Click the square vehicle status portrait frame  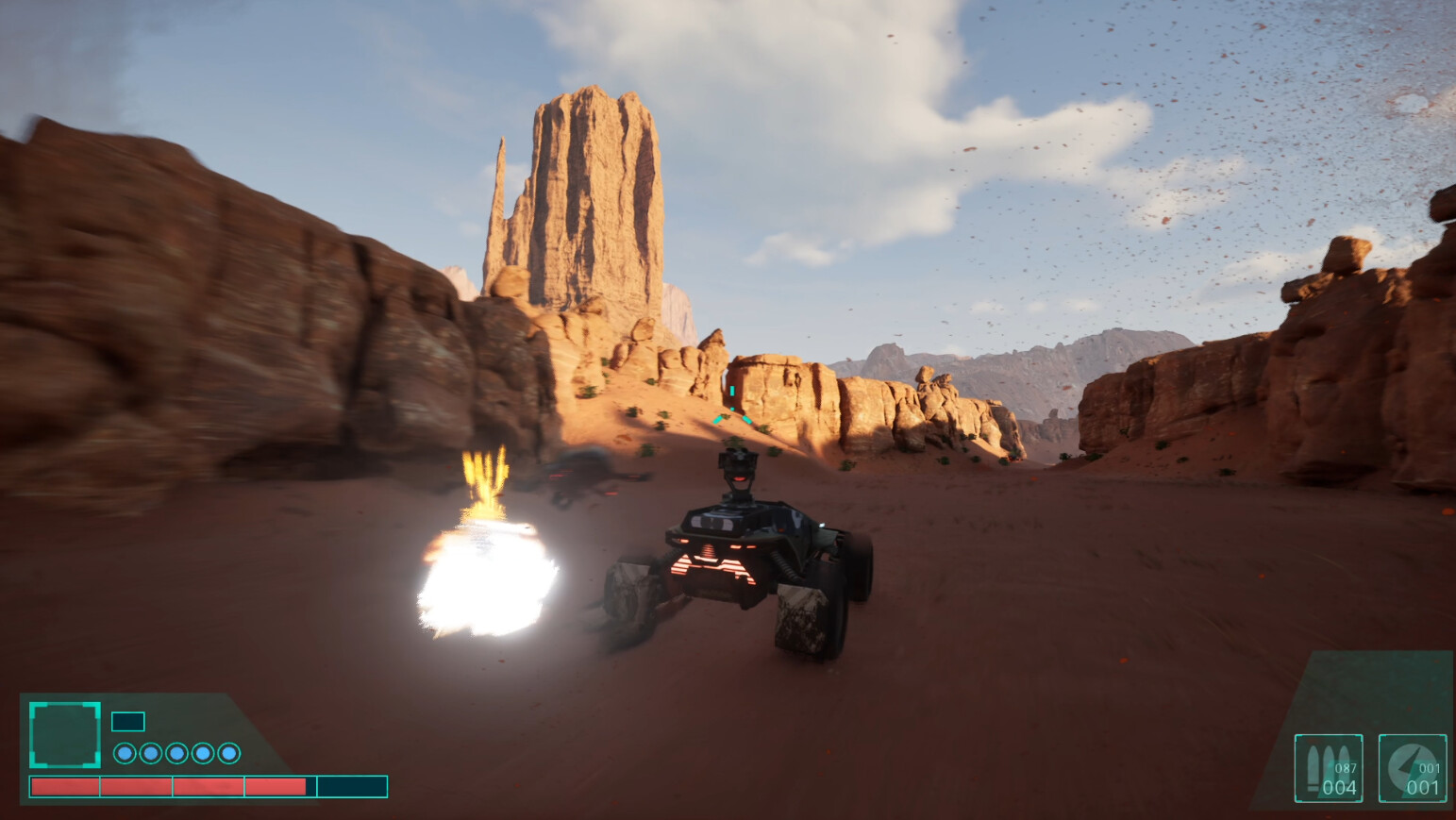pos(65,734)
